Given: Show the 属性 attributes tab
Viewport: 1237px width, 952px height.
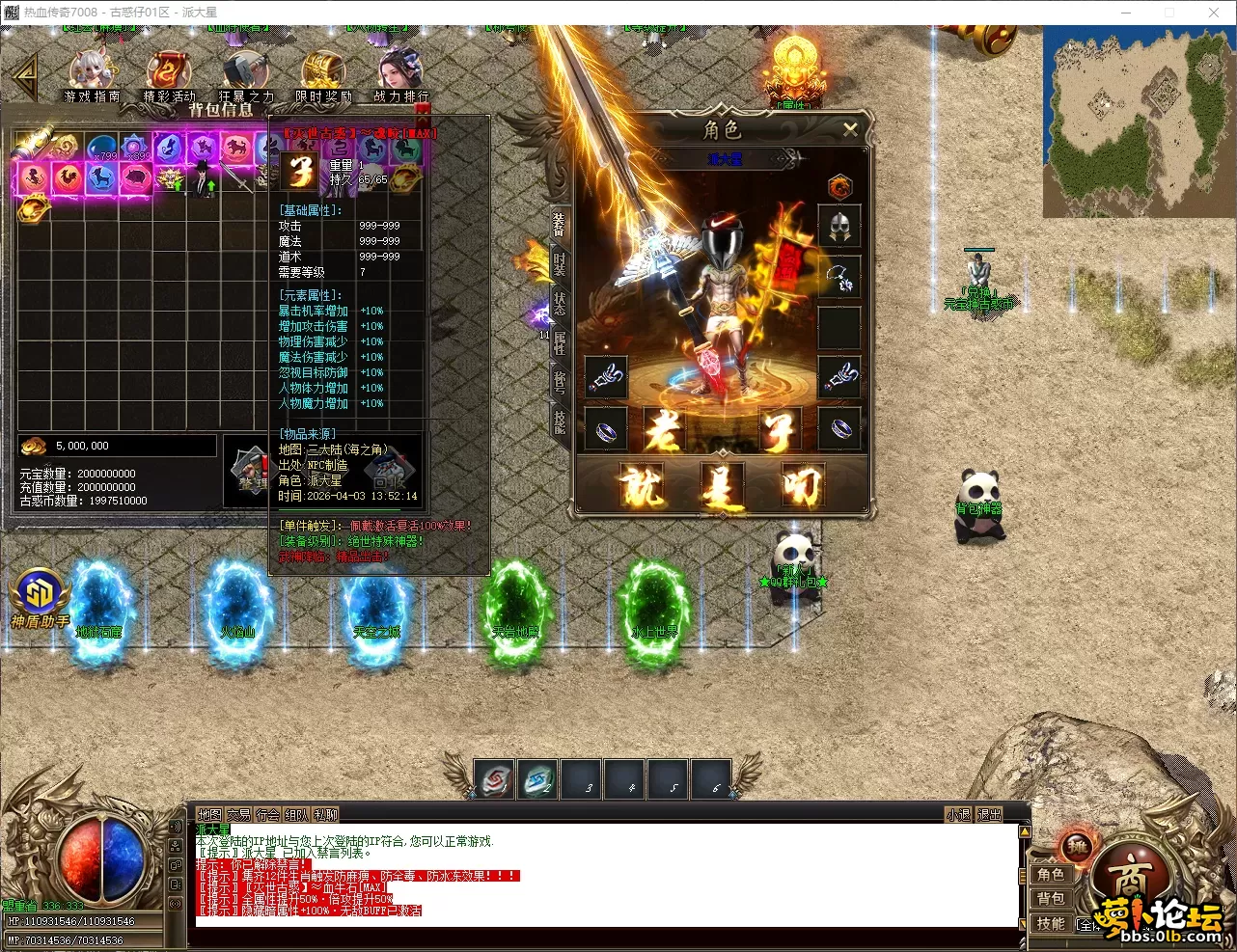Looking at the screenshot, I should 560,341.
